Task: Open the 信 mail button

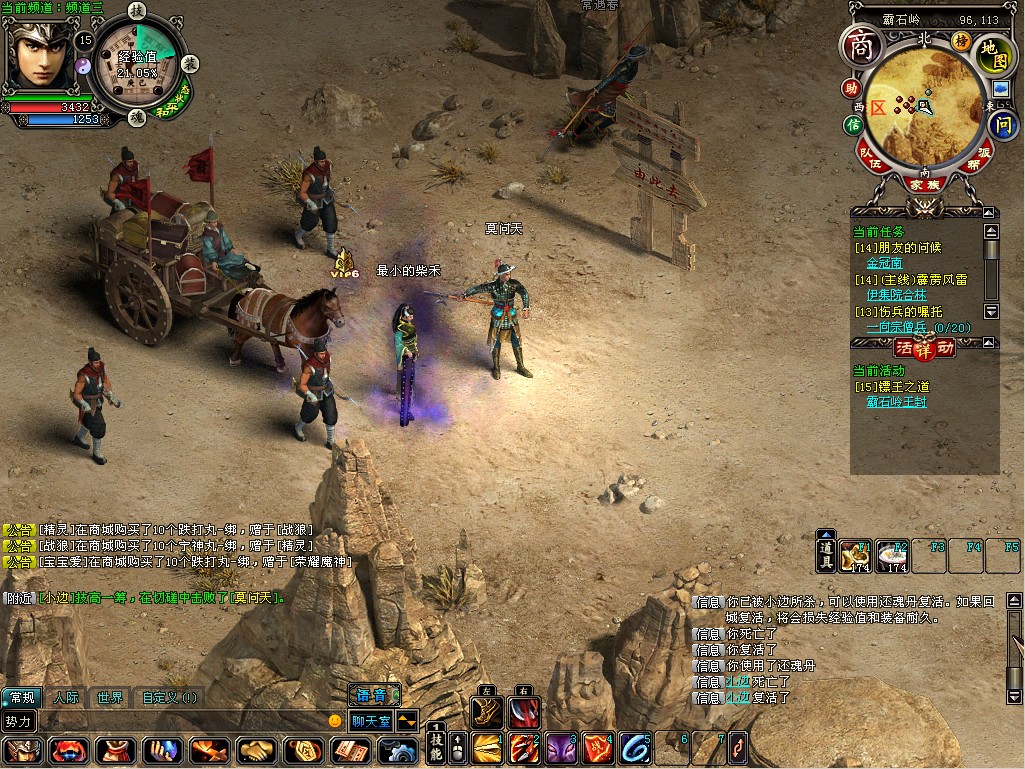Action: point(853,125)
